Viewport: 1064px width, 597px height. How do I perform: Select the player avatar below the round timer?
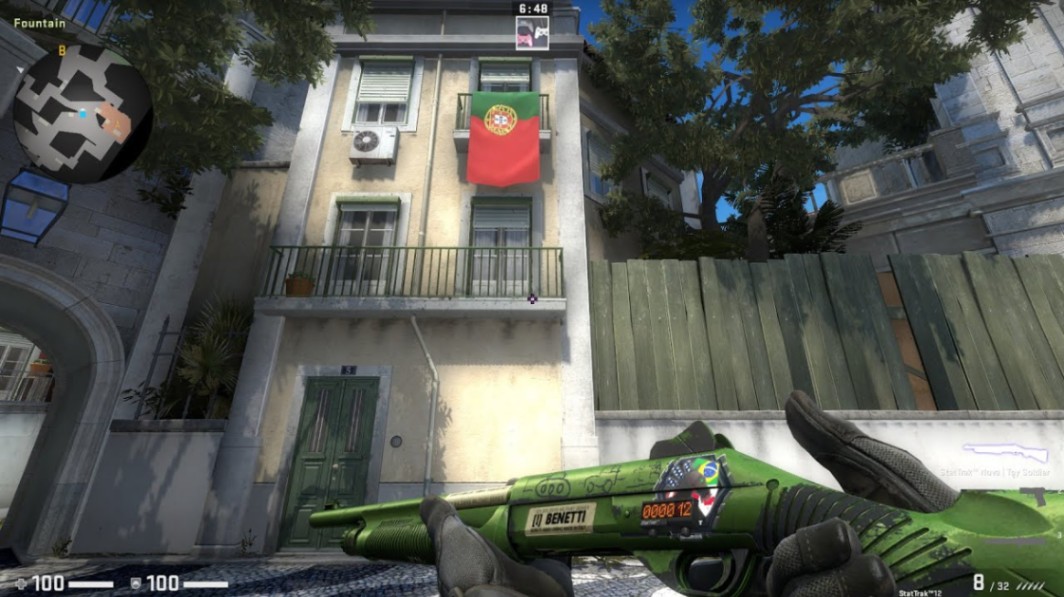click(531, 33)
